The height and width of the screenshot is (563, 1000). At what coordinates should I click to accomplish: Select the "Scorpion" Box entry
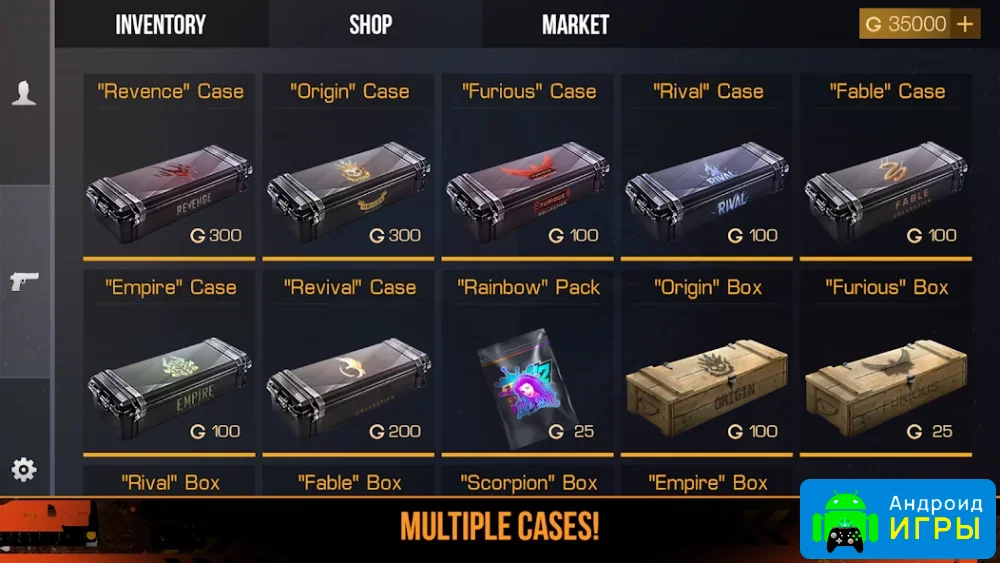528,482
